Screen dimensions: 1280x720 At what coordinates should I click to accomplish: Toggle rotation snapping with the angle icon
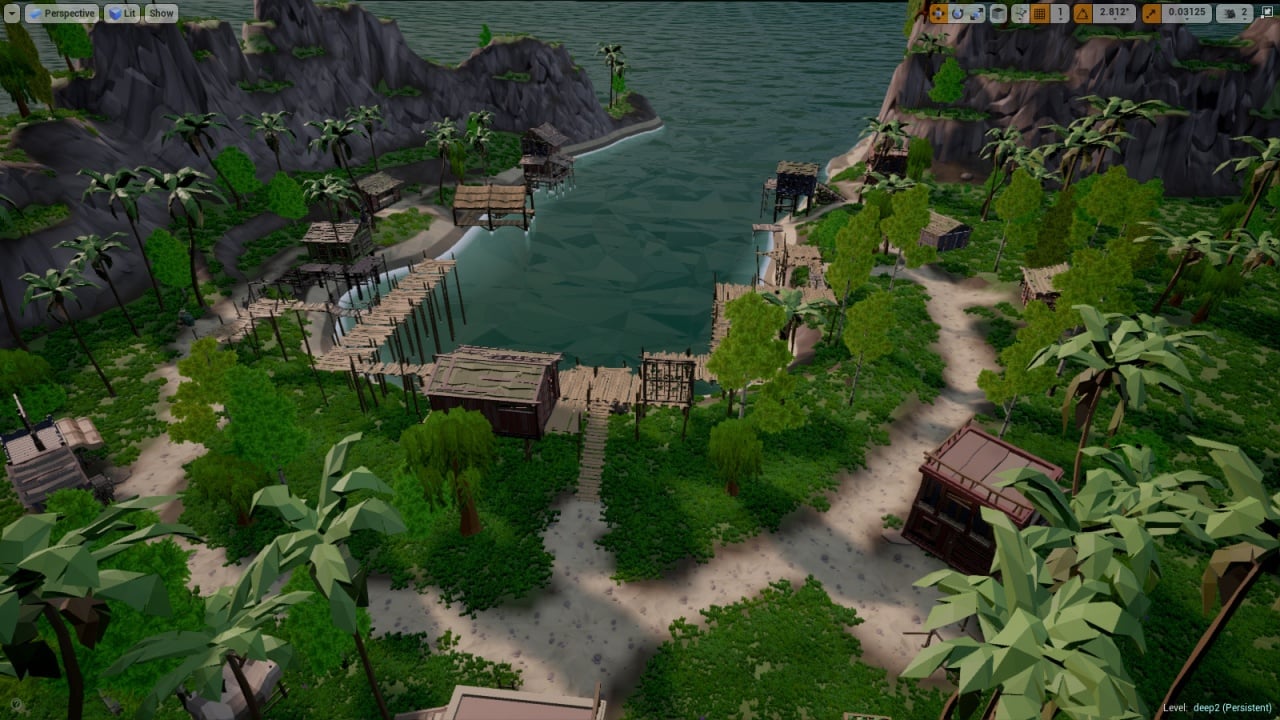pos(1083,13)
